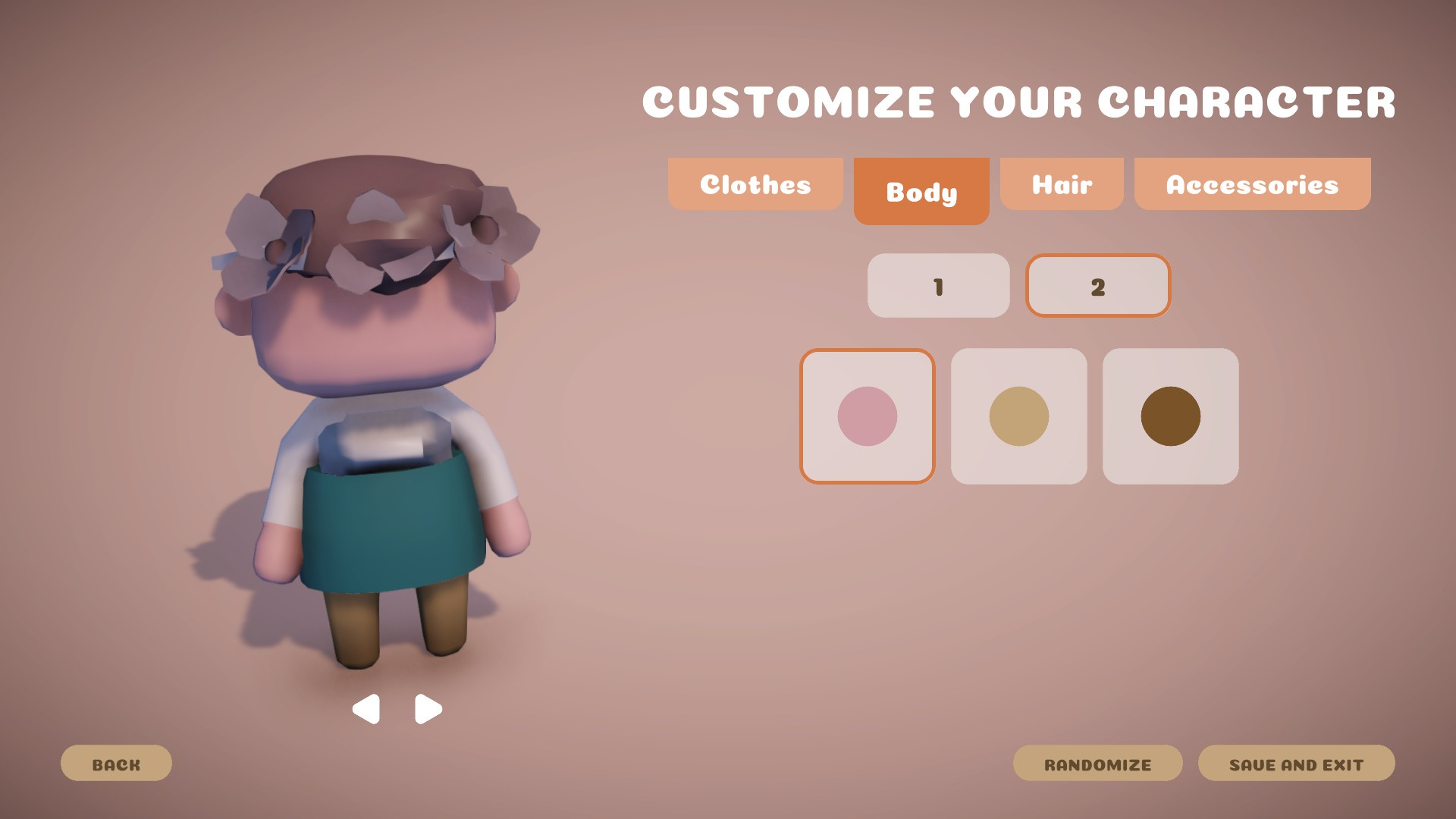
Task: Choose body type 1
Action: (938, 286)
